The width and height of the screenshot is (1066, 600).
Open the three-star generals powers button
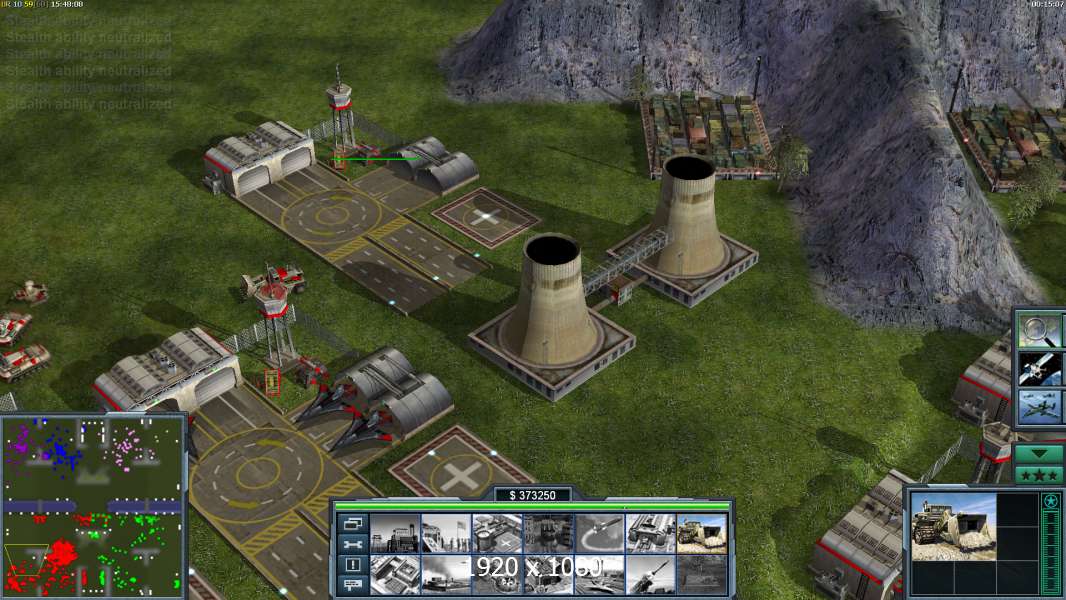pos(1039,474)
